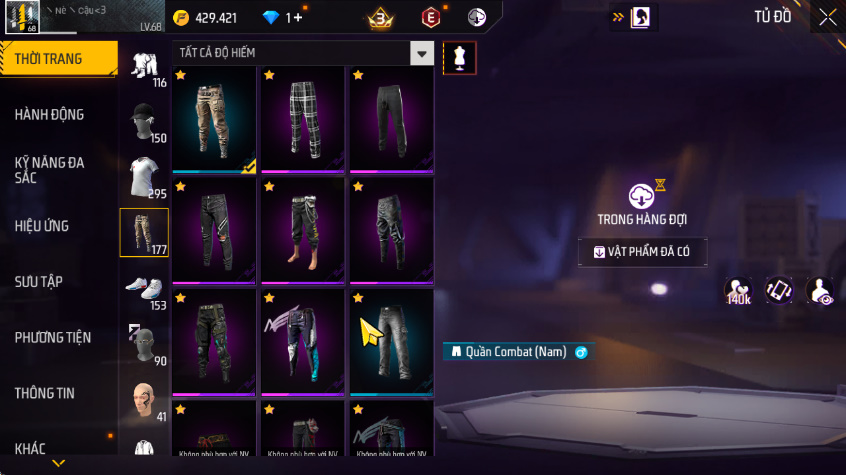Choose the plaid checkered pants
The width and height of the screenshot is (846, 475).
[303, 120]
